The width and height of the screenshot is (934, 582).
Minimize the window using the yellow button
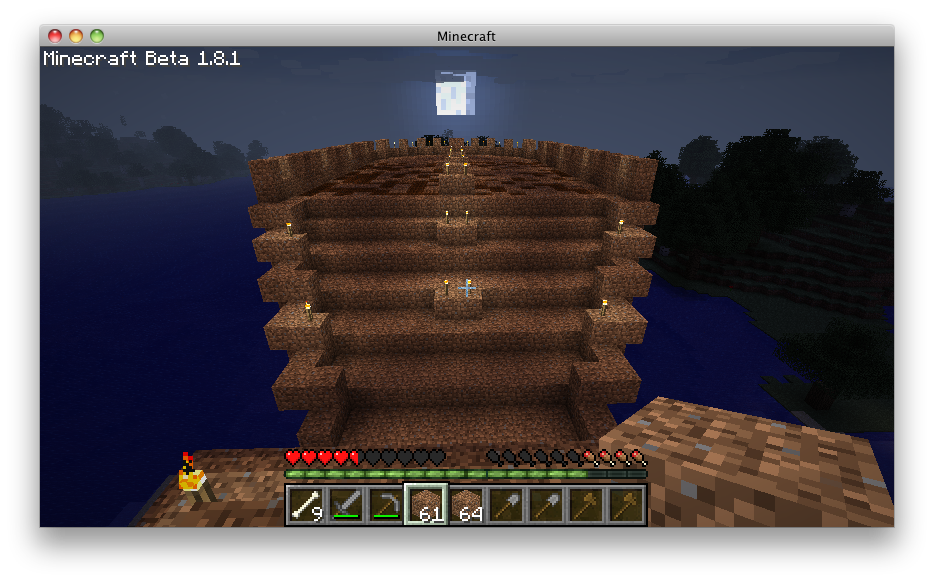click(x=76, y=36)
